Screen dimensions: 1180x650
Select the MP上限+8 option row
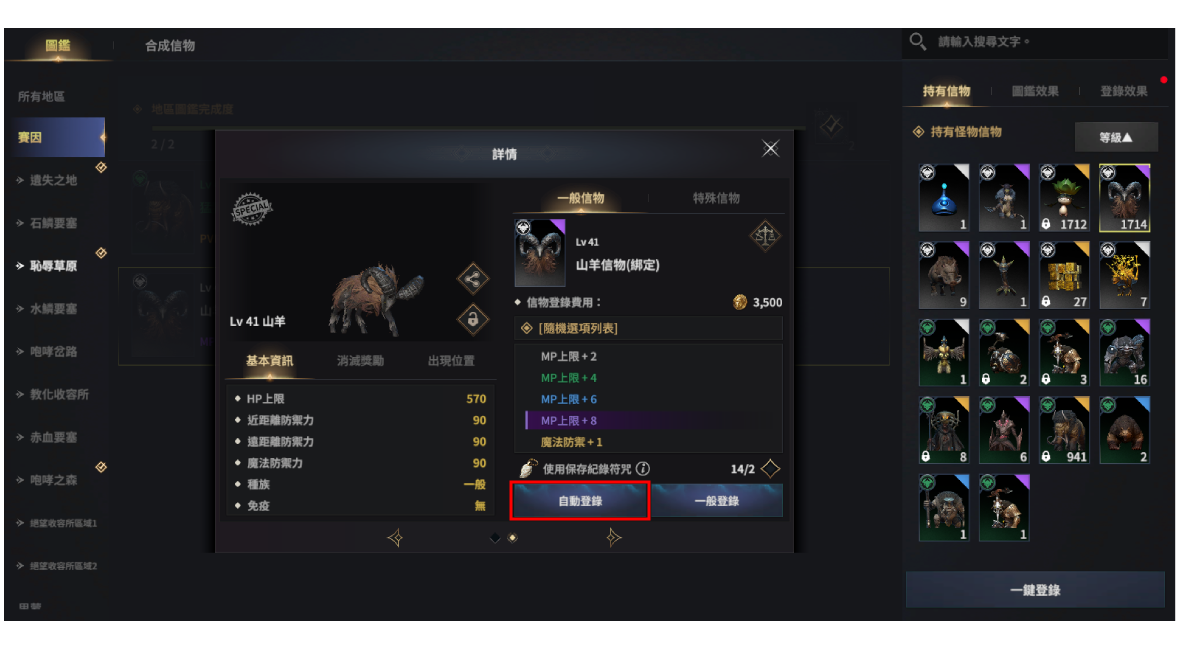pyautogui.click(x=650, y=421)
